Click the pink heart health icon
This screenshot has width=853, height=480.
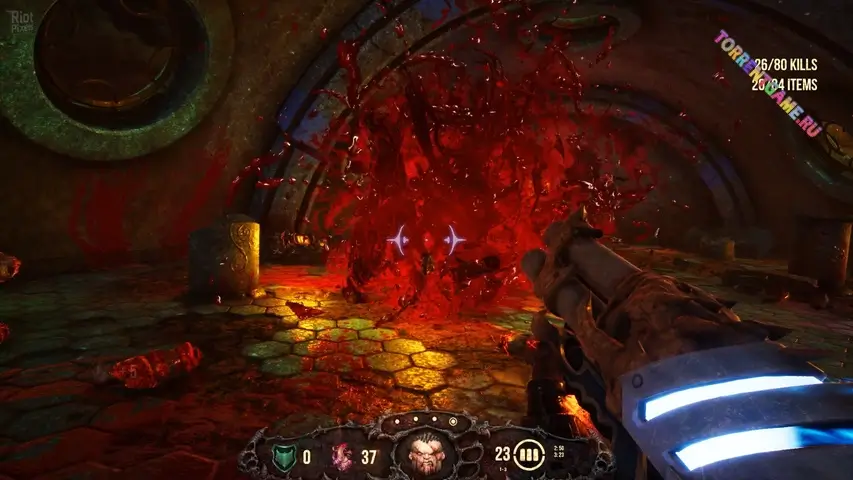[x=342, y=457]
